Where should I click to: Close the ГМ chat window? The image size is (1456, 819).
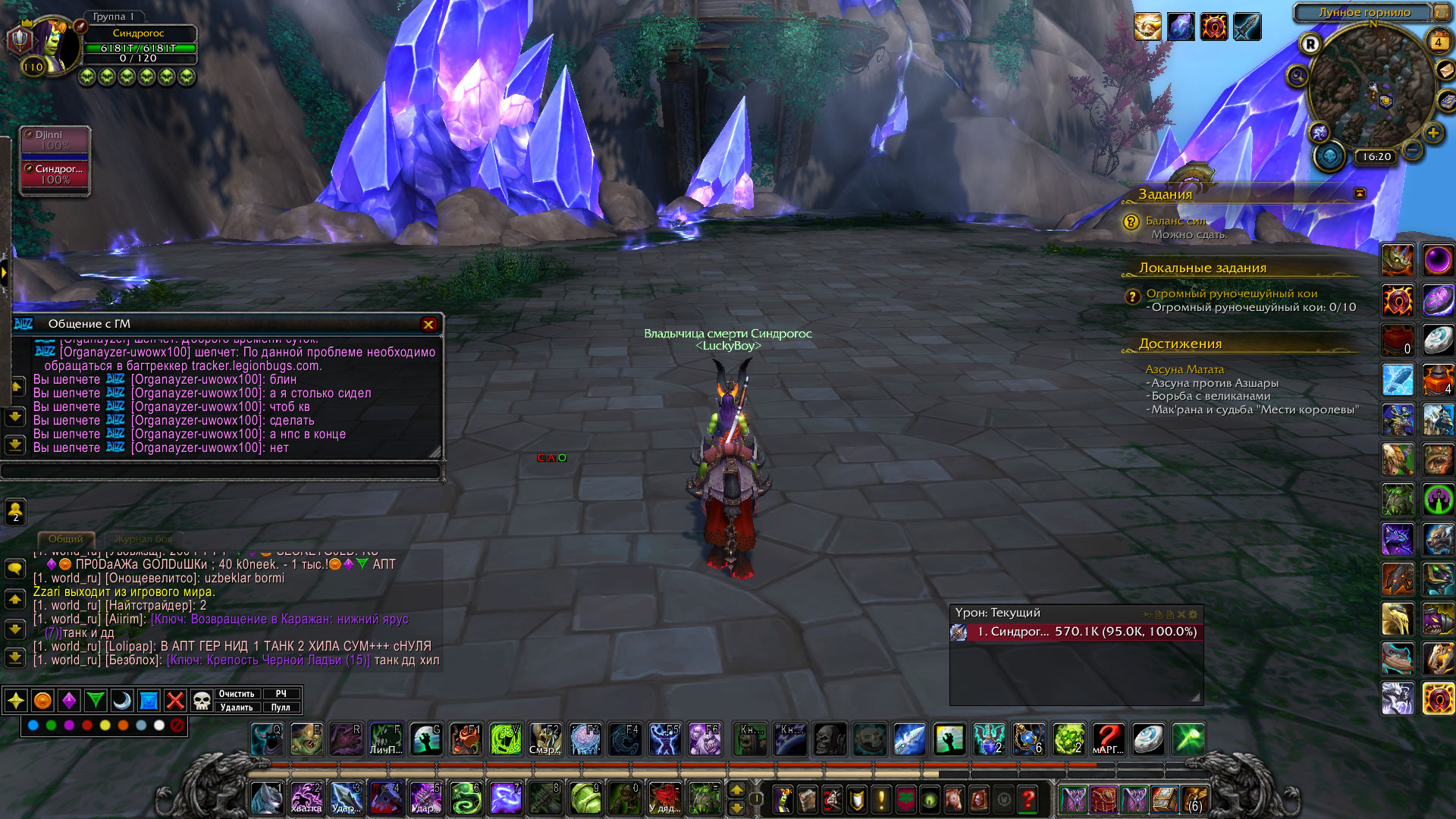(x=428, y=325)
